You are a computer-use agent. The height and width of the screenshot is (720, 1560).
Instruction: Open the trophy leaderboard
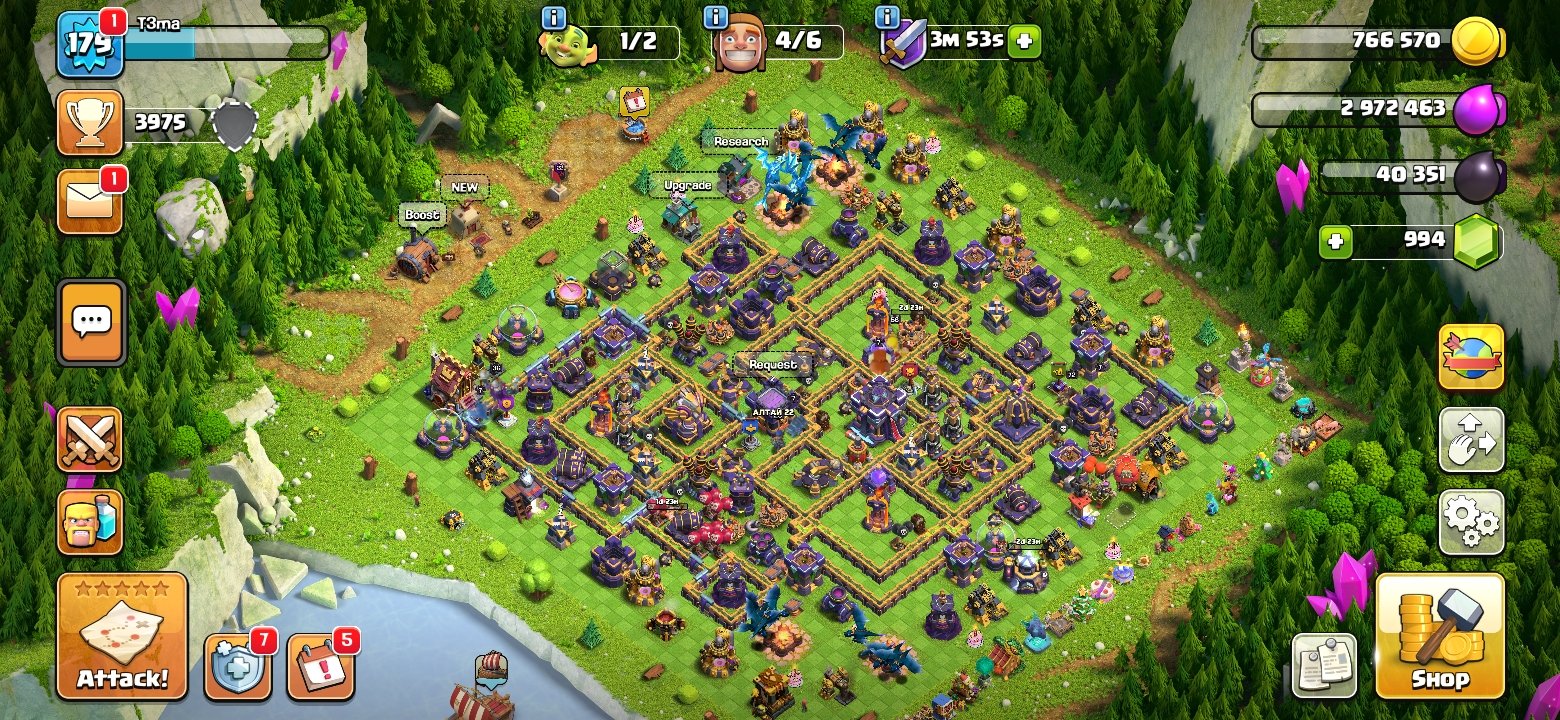click(91, 122)
